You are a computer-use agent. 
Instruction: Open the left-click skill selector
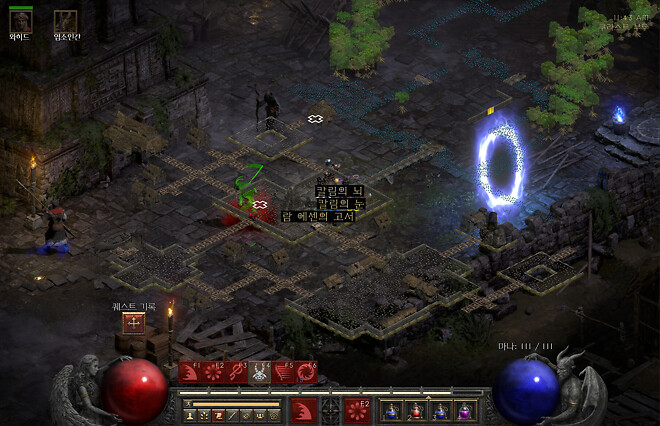coord(304,410)
